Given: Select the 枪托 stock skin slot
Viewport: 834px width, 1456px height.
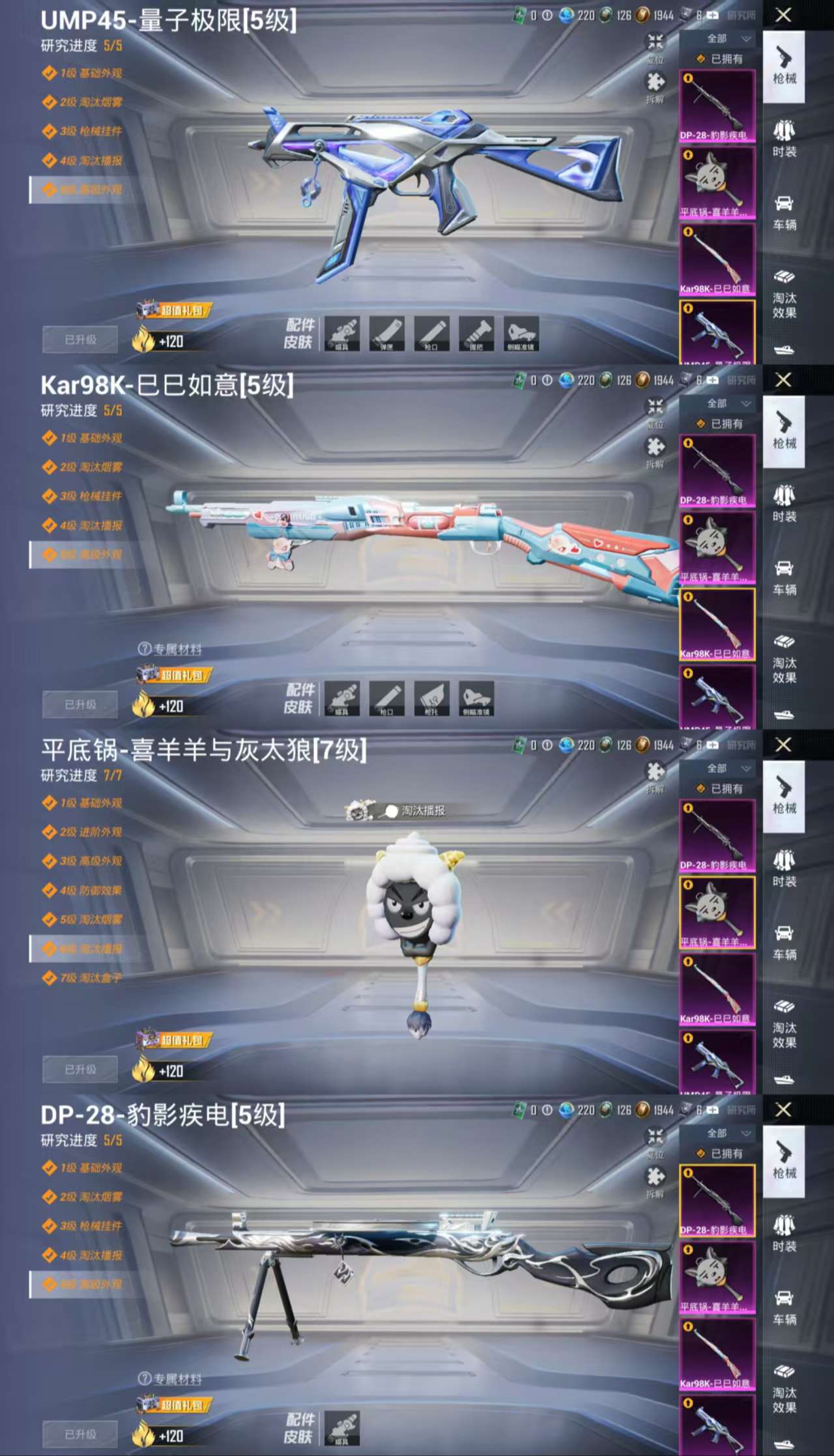Looking at the screenshot, I should pyautogui.click(x=431, y=698).
